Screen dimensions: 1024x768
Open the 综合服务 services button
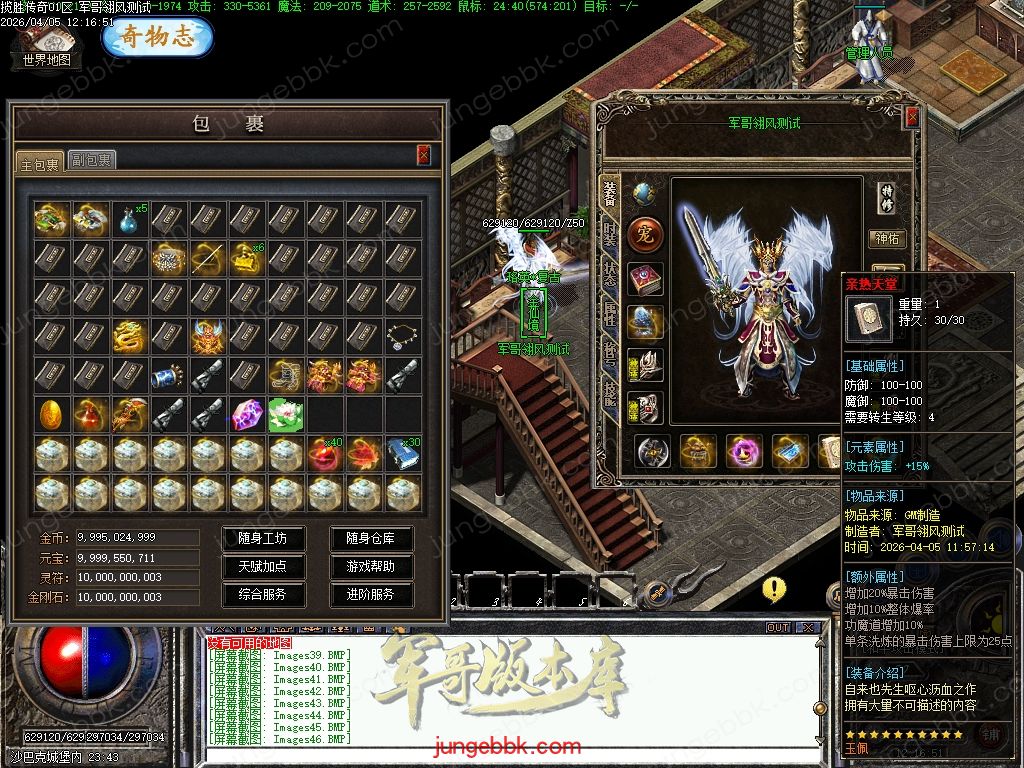(x=263, y=594)
